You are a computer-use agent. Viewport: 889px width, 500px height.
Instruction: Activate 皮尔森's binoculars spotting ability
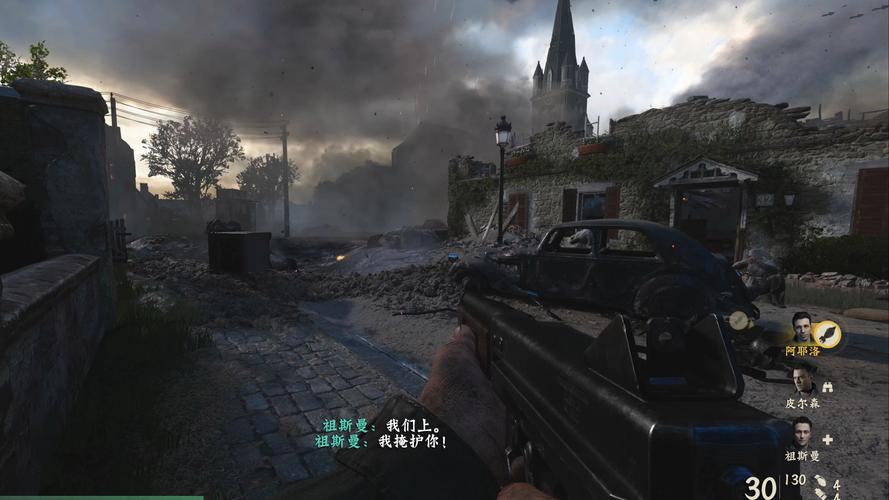828,386
